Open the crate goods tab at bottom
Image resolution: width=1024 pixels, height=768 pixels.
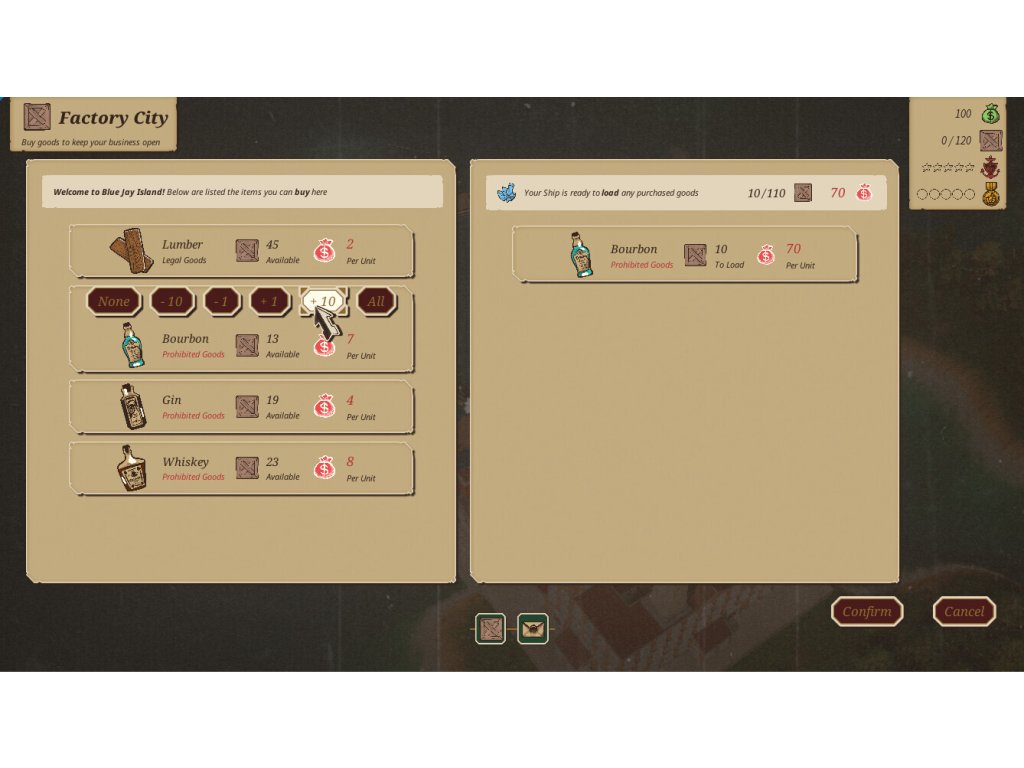coord(490,628)
